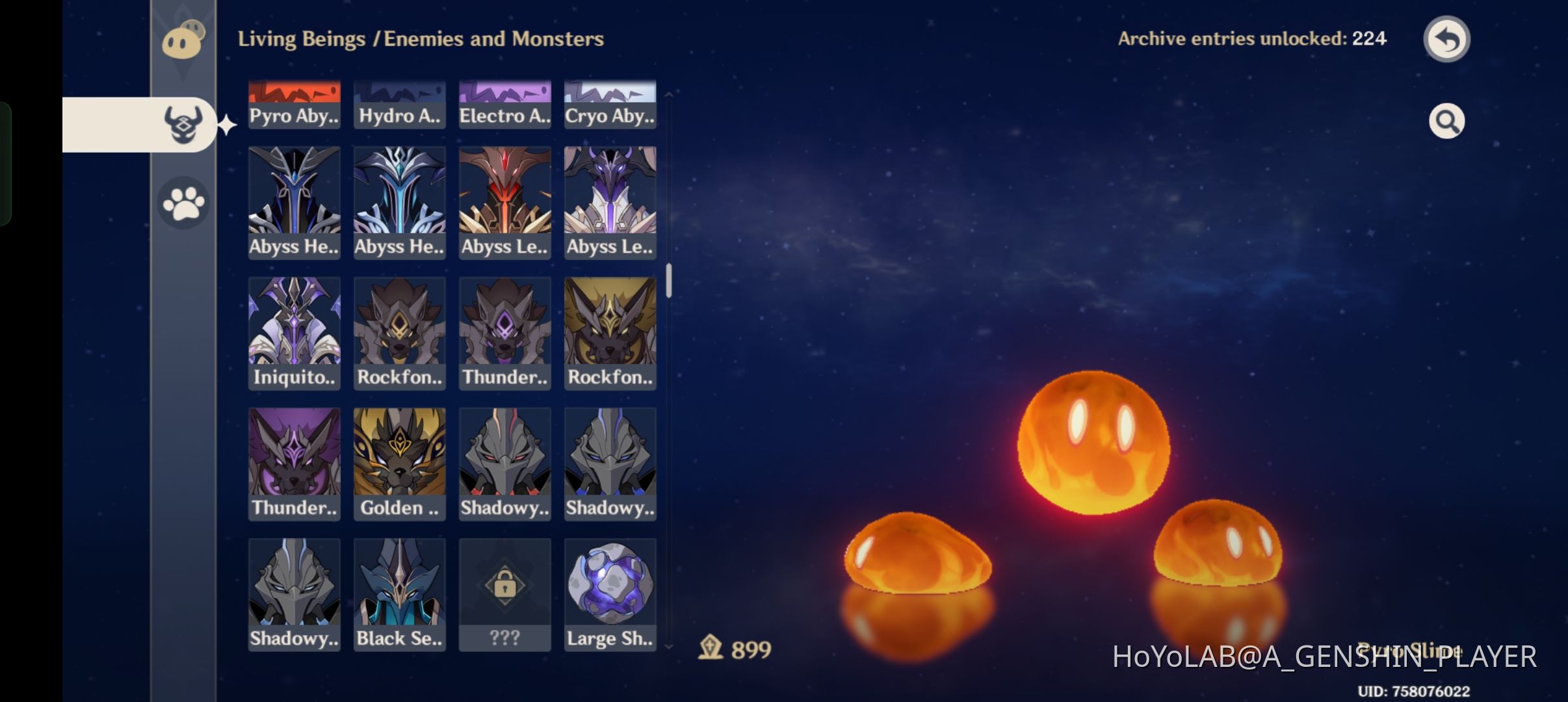Open the Large Shield entry with the purple orb
Viewport: 1568px width, 702px height.
[610, 593]
